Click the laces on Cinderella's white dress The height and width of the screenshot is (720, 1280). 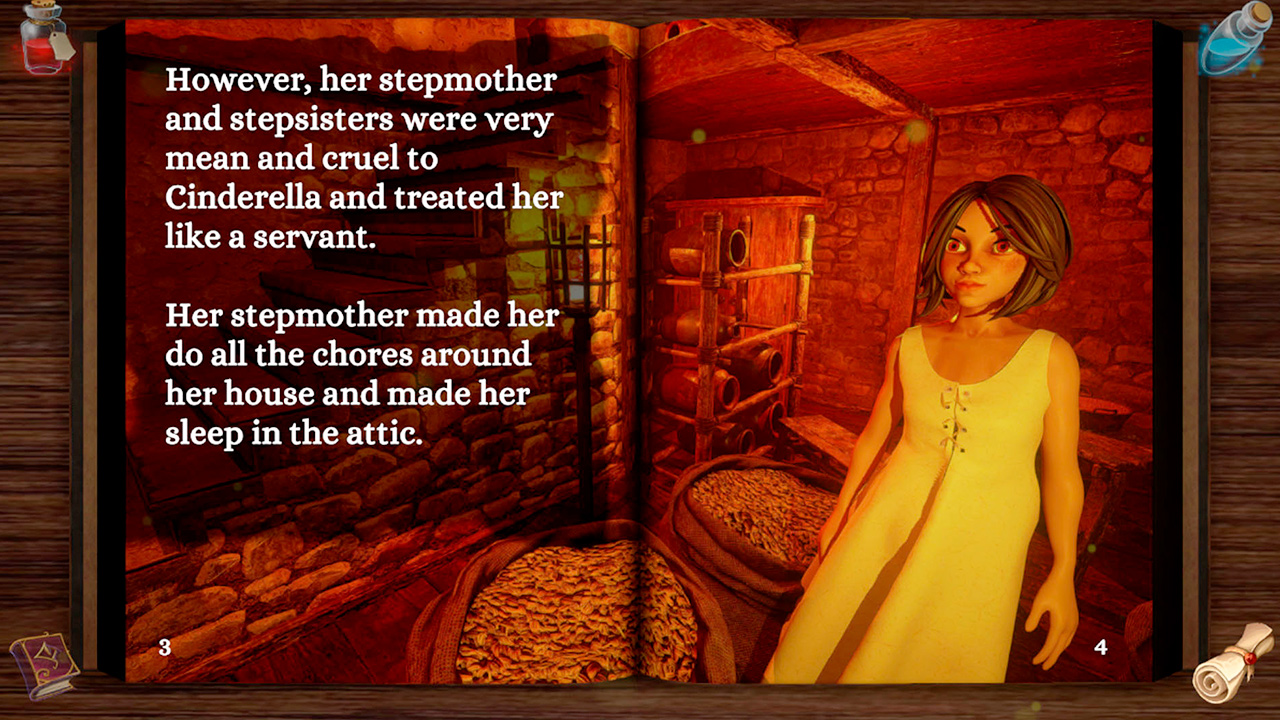955,415
